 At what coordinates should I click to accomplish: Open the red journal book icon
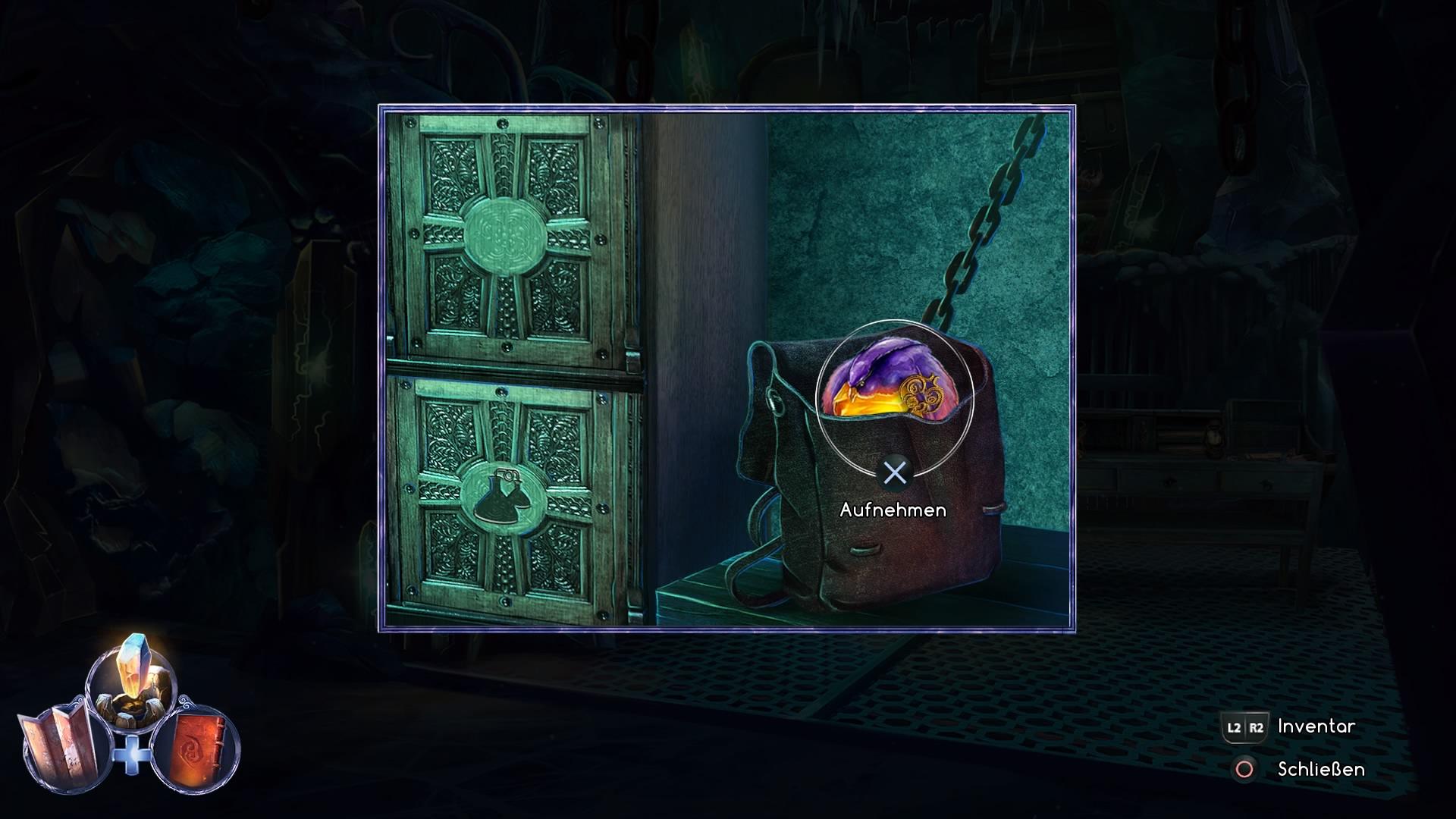click(x=195, y=748)
